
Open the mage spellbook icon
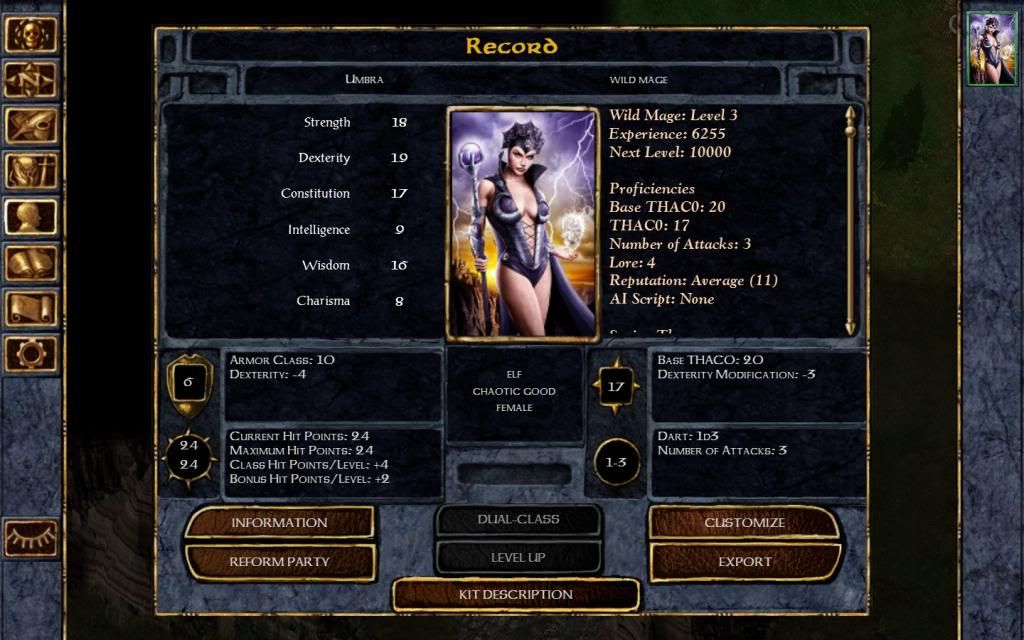click(x=30, y=263)
